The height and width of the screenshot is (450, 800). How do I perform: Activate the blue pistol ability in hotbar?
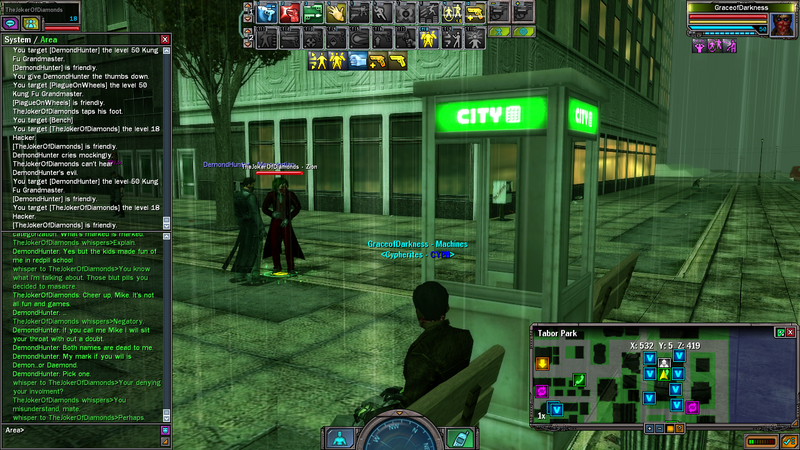click(x=266, y=13)
